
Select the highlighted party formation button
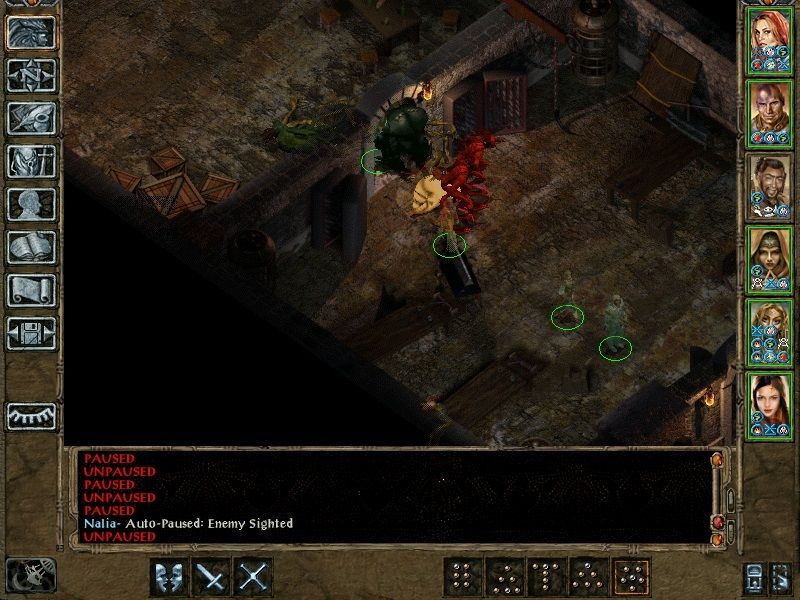point(630,577)
